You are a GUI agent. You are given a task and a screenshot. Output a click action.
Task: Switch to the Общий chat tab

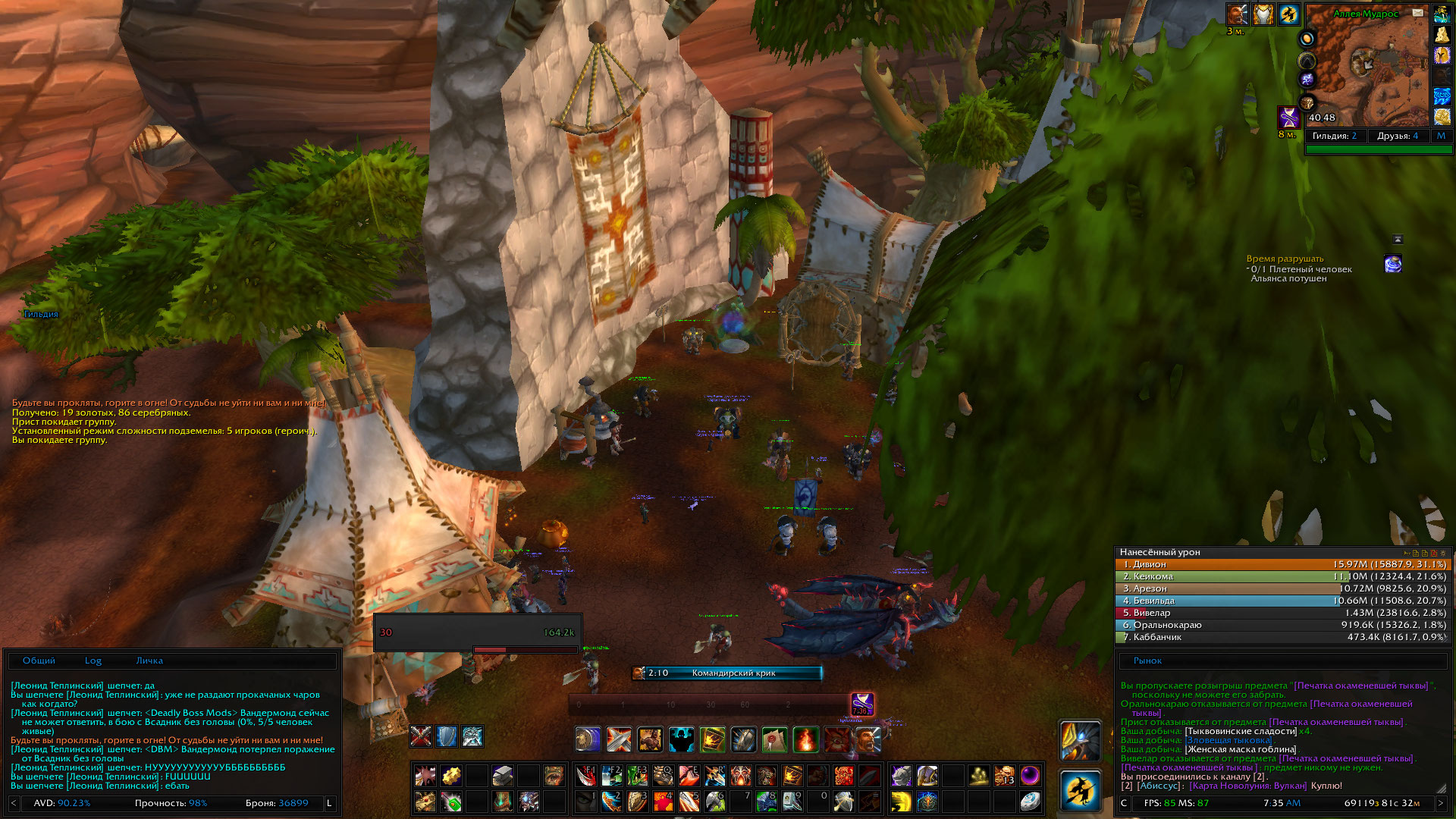39,661
